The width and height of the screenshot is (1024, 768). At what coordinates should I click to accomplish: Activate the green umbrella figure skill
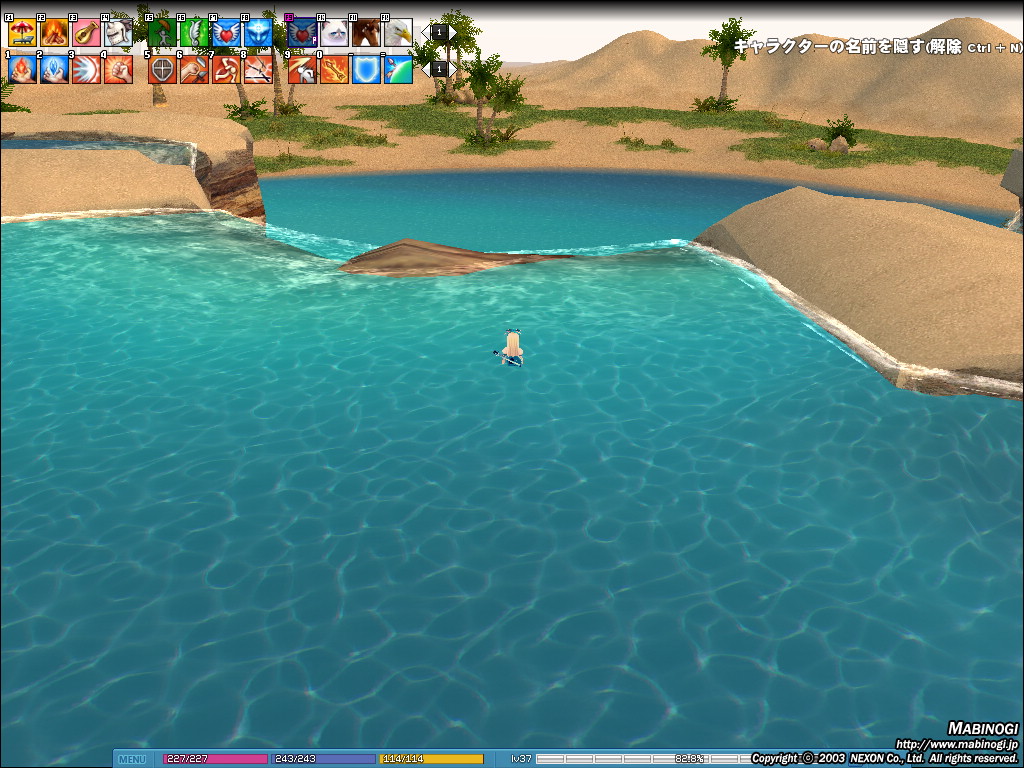162,33
